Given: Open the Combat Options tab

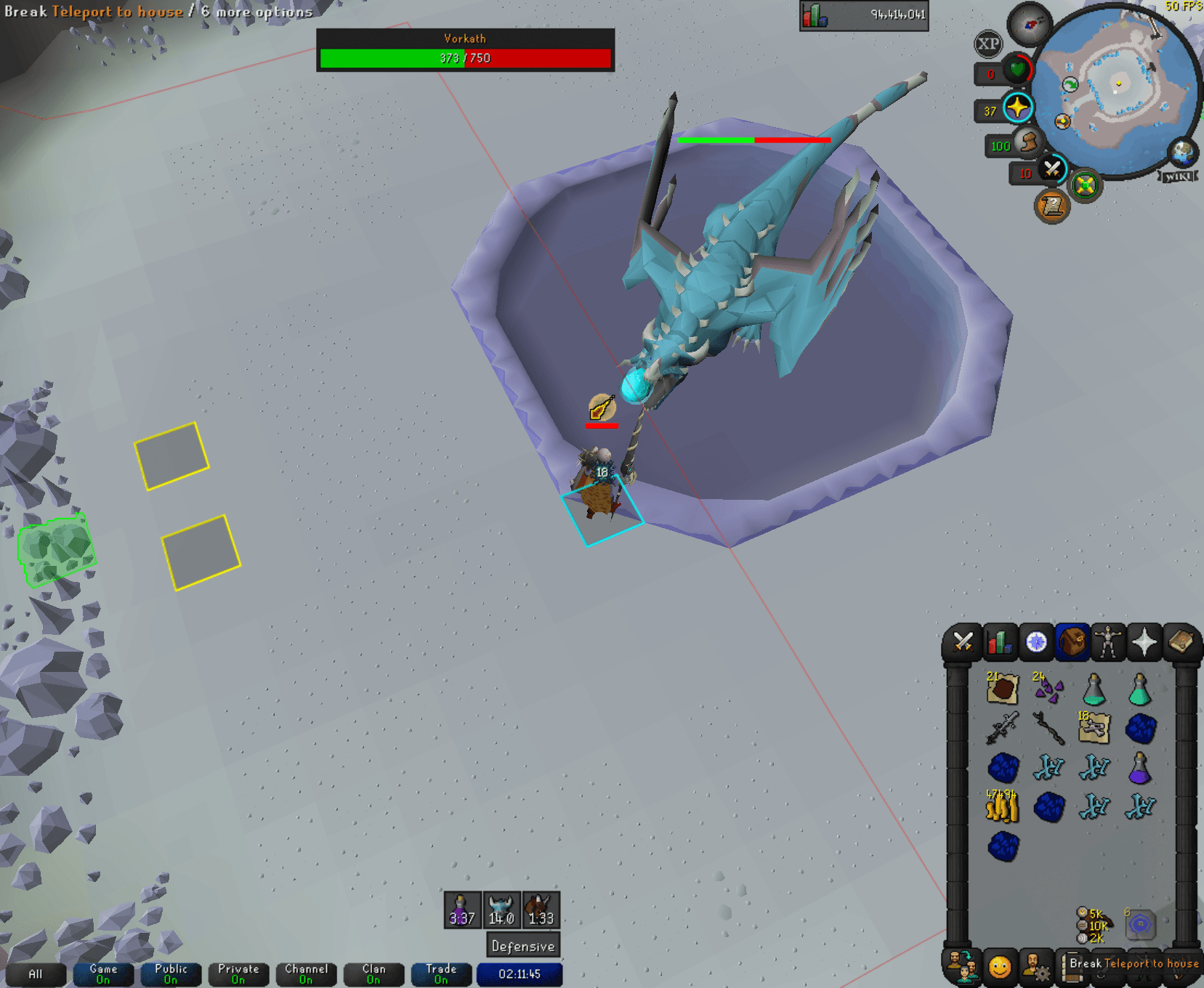Looking at the screenshot, I should 963,643.
